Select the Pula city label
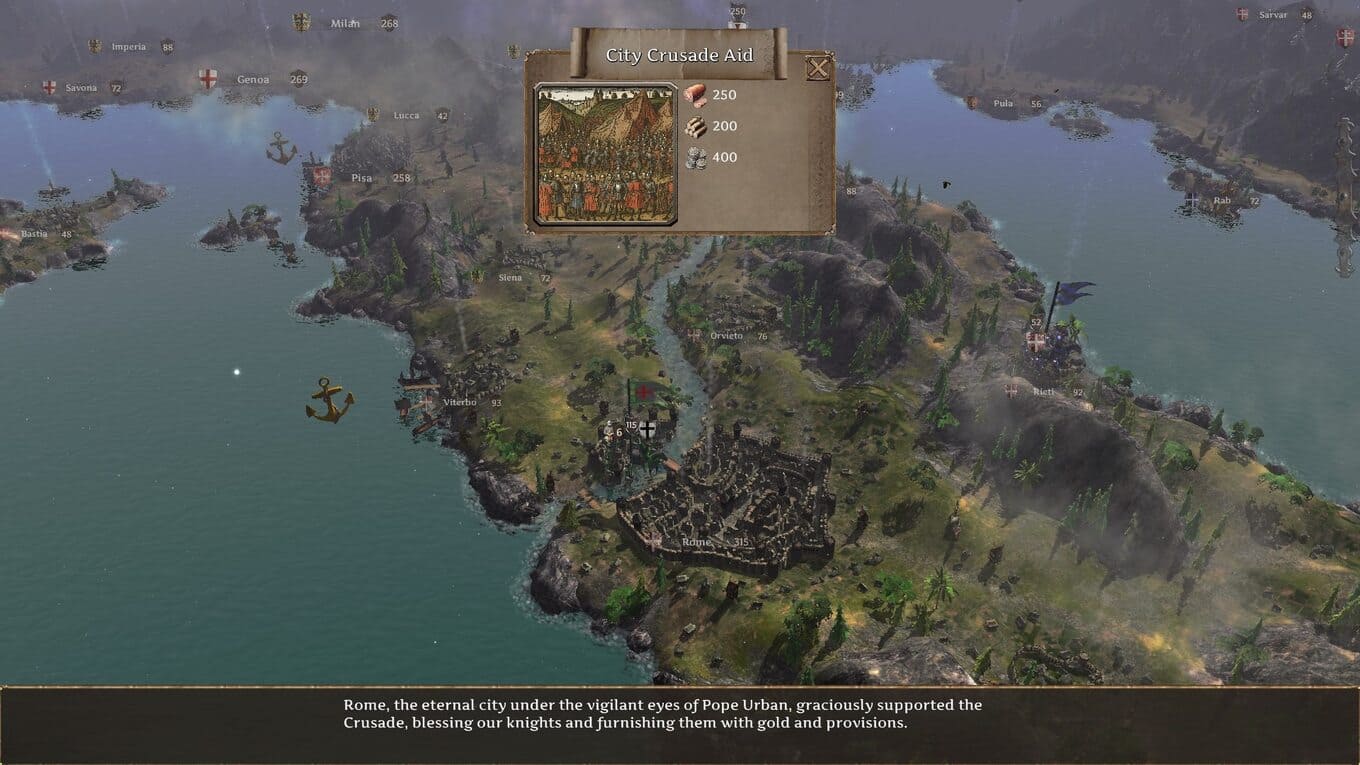Screen dimensions: 1360x765 (x=1003, y=103)
